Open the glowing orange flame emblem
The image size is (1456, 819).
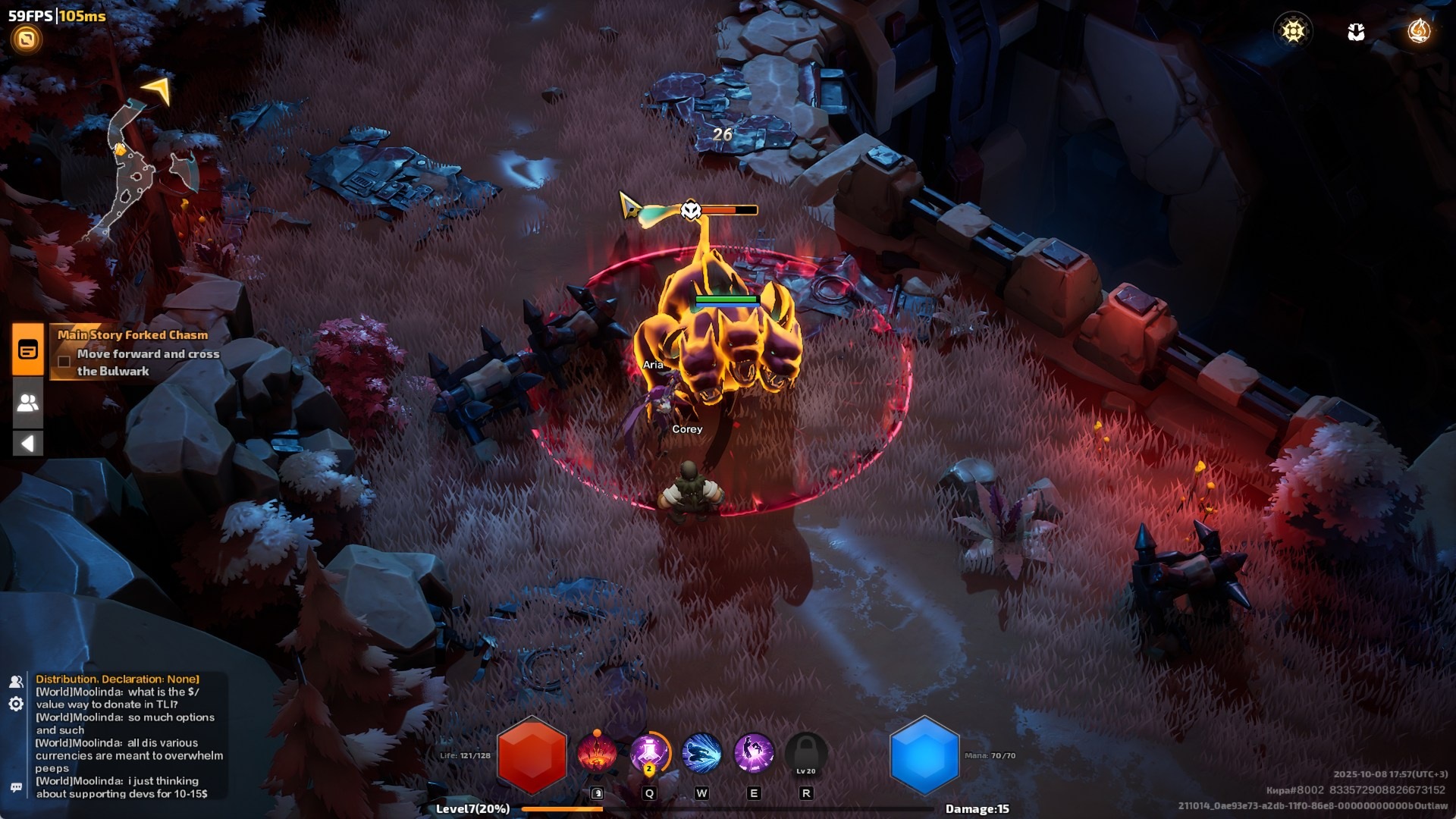1418,31
